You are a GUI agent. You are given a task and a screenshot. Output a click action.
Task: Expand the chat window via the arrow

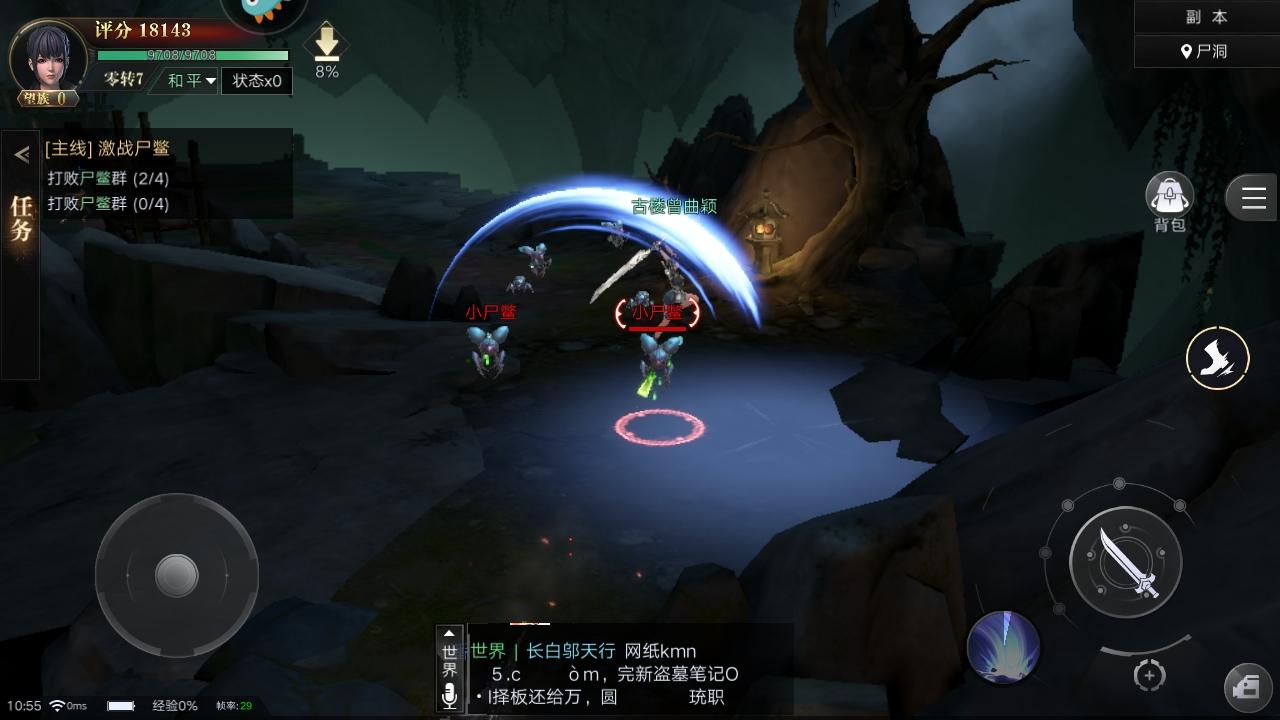point(447,632)
